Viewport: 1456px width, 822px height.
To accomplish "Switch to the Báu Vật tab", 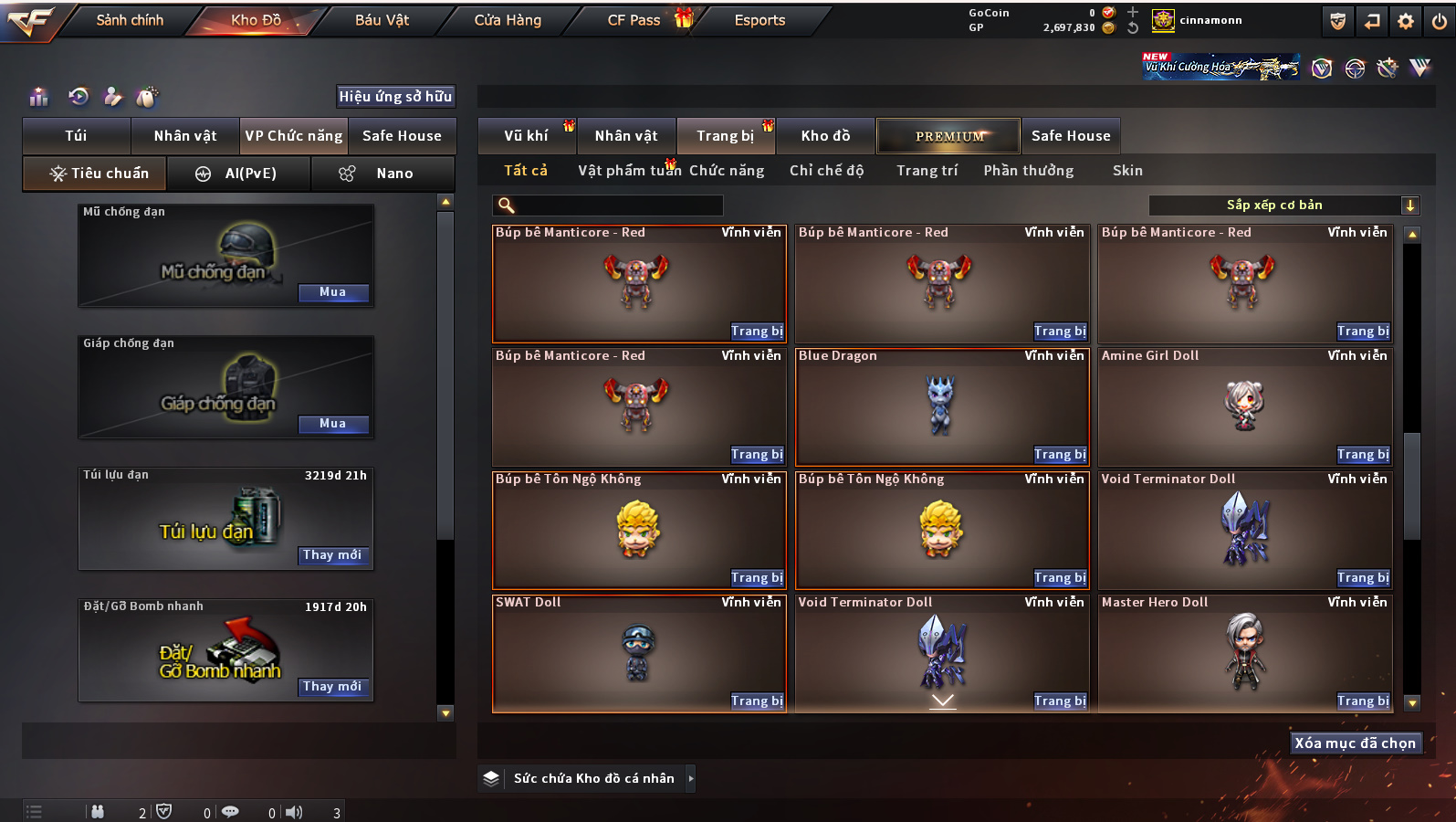I will pos(382,20).
